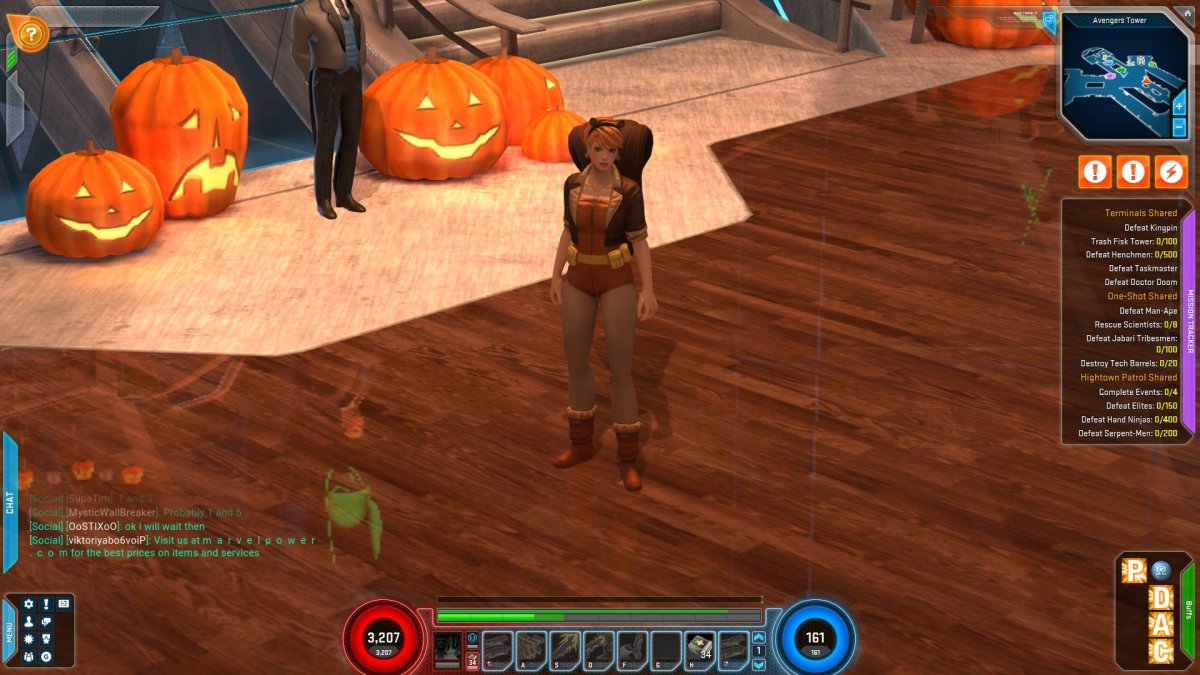Toggle the blue Menu side tab
This screenshot has height=675, width=1200.
10,631
